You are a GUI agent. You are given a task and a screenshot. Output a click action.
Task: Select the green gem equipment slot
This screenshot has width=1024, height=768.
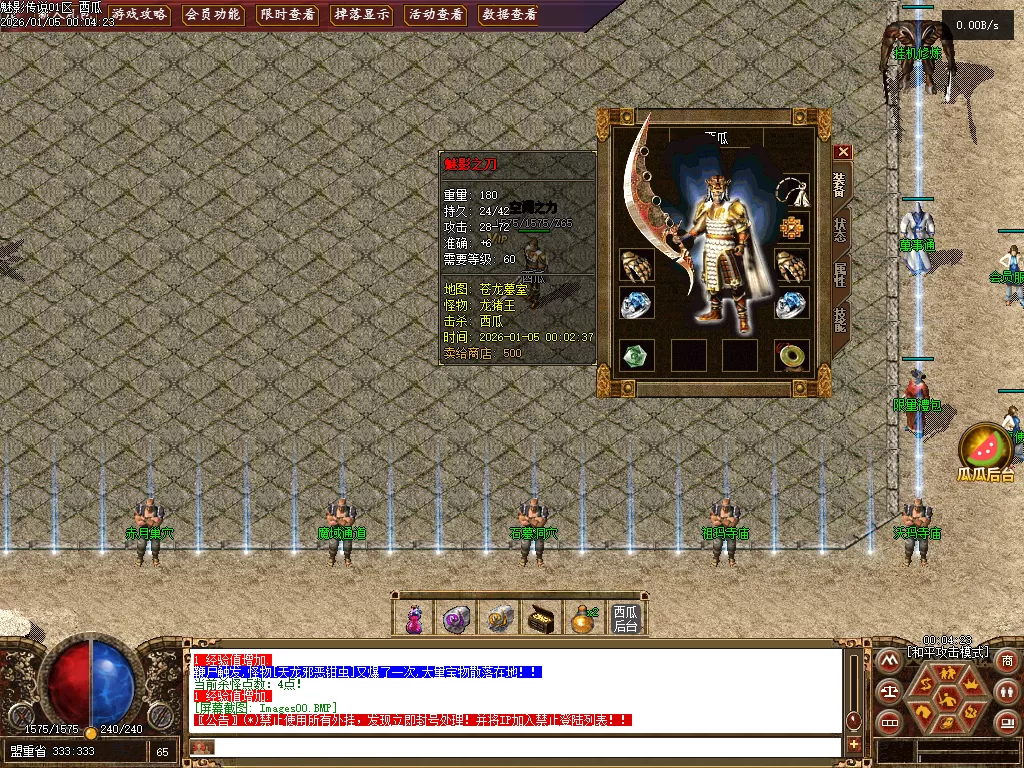click(636, 355)
